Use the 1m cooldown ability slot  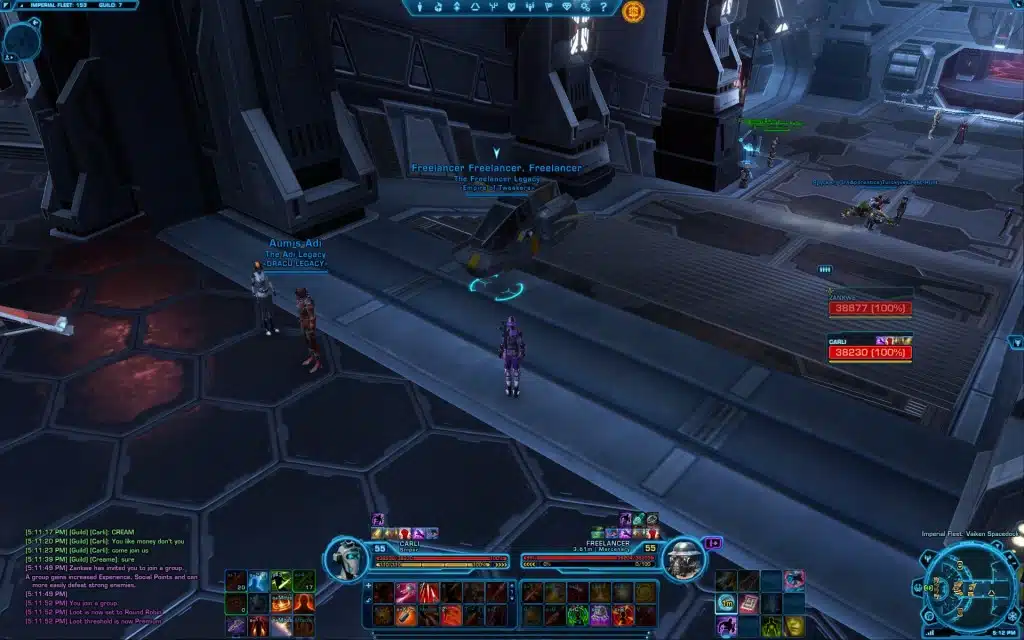[x=724, y=602]
